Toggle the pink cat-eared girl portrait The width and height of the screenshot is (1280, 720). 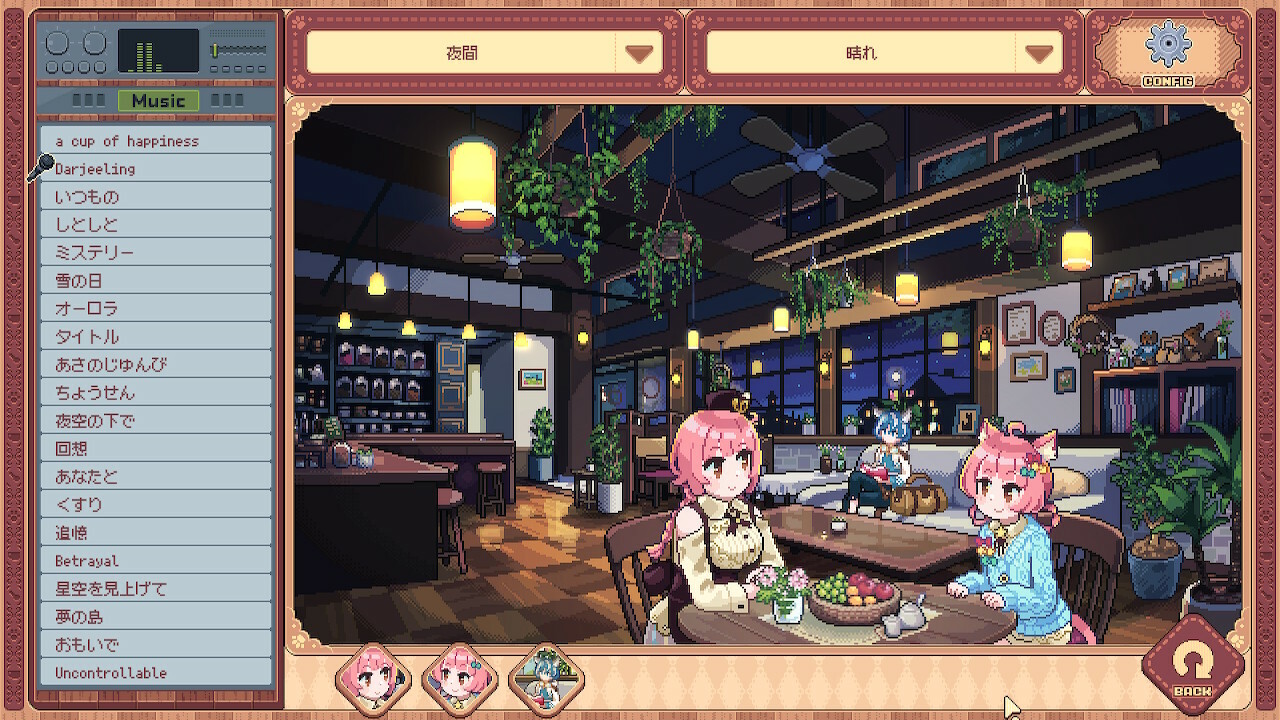(x=459, y=679)
